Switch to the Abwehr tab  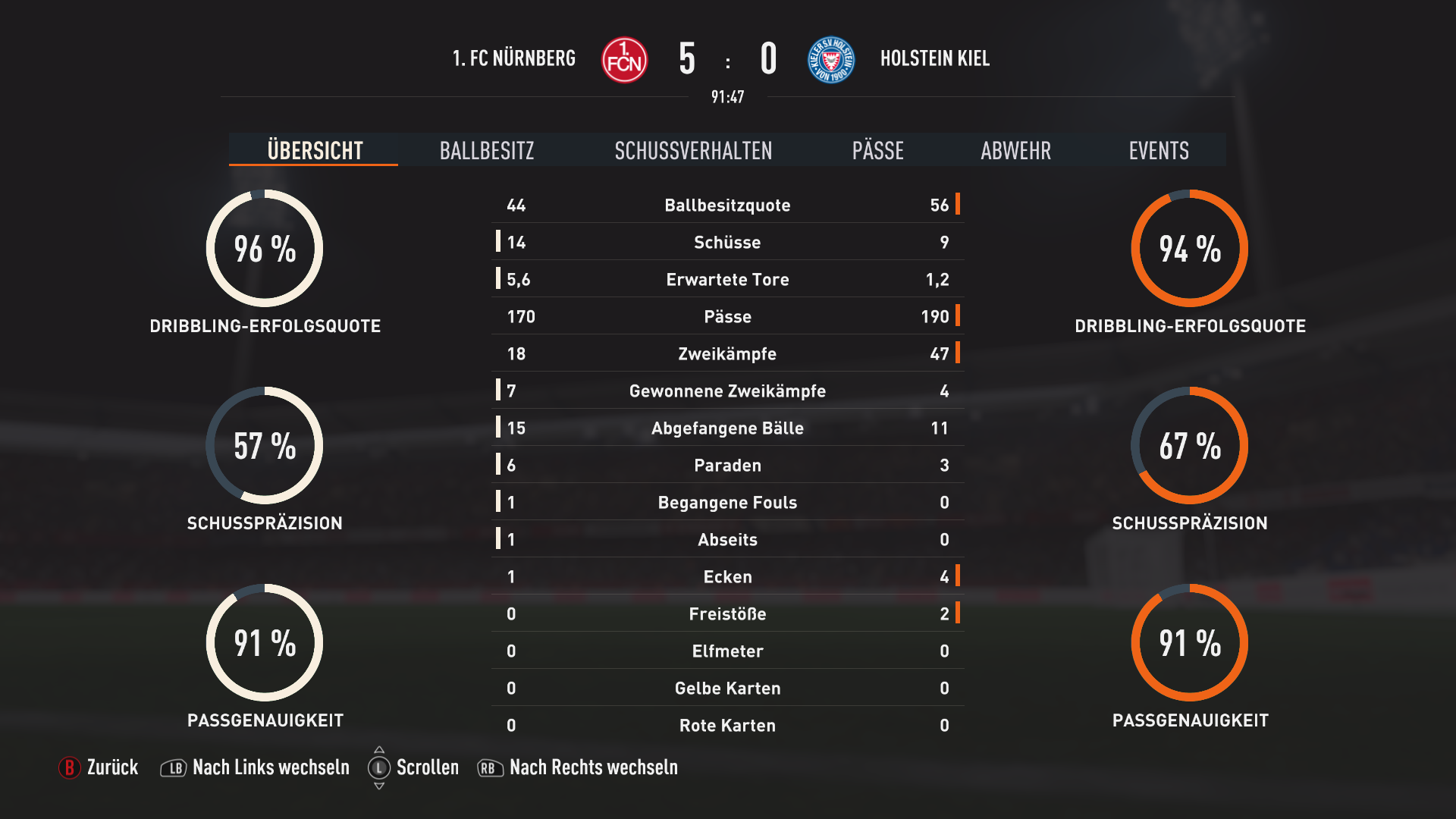(x=1015, y=150)
